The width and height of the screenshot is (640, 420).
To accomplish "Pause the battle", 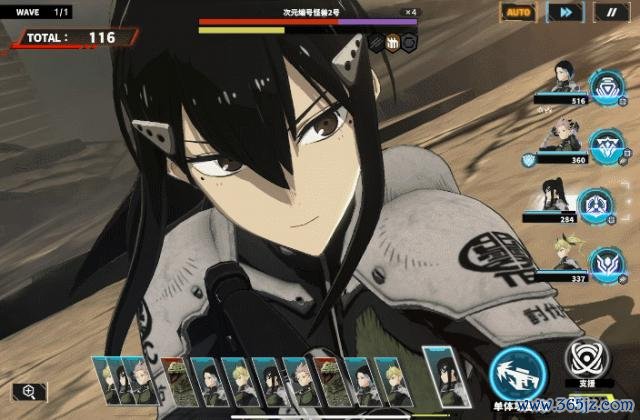I will [610, 12].
